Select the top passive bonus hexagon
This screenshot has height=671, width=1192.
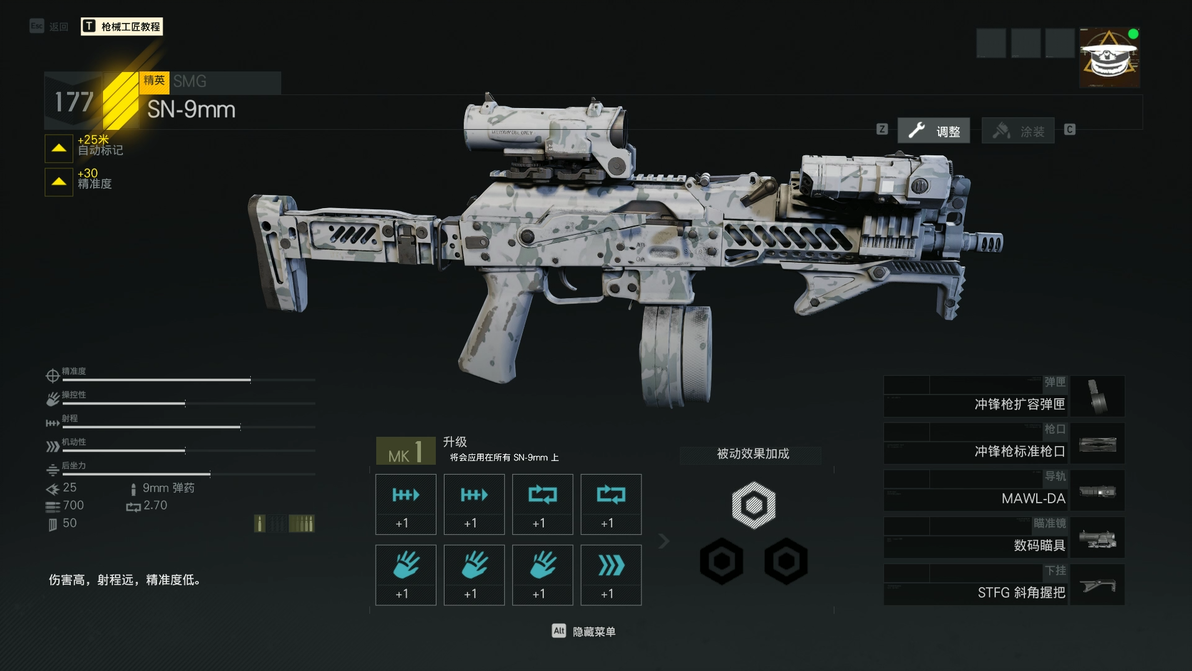753,504
